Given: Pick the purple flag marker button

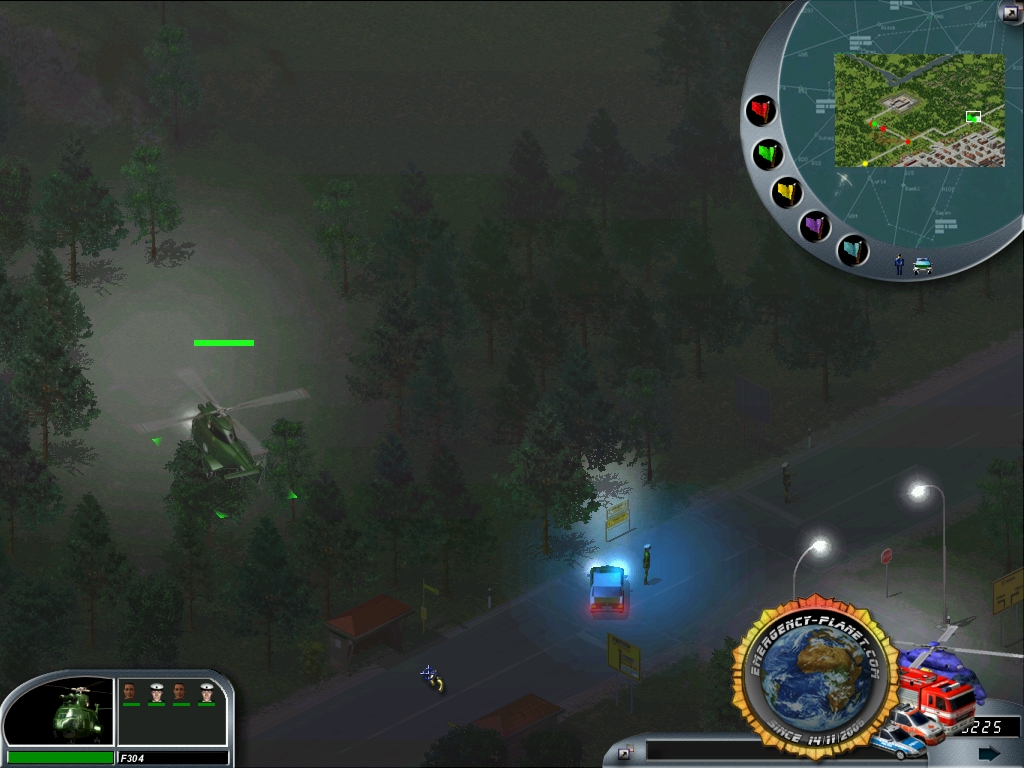Looking at the screenshot, I should [x=817, y=226].
